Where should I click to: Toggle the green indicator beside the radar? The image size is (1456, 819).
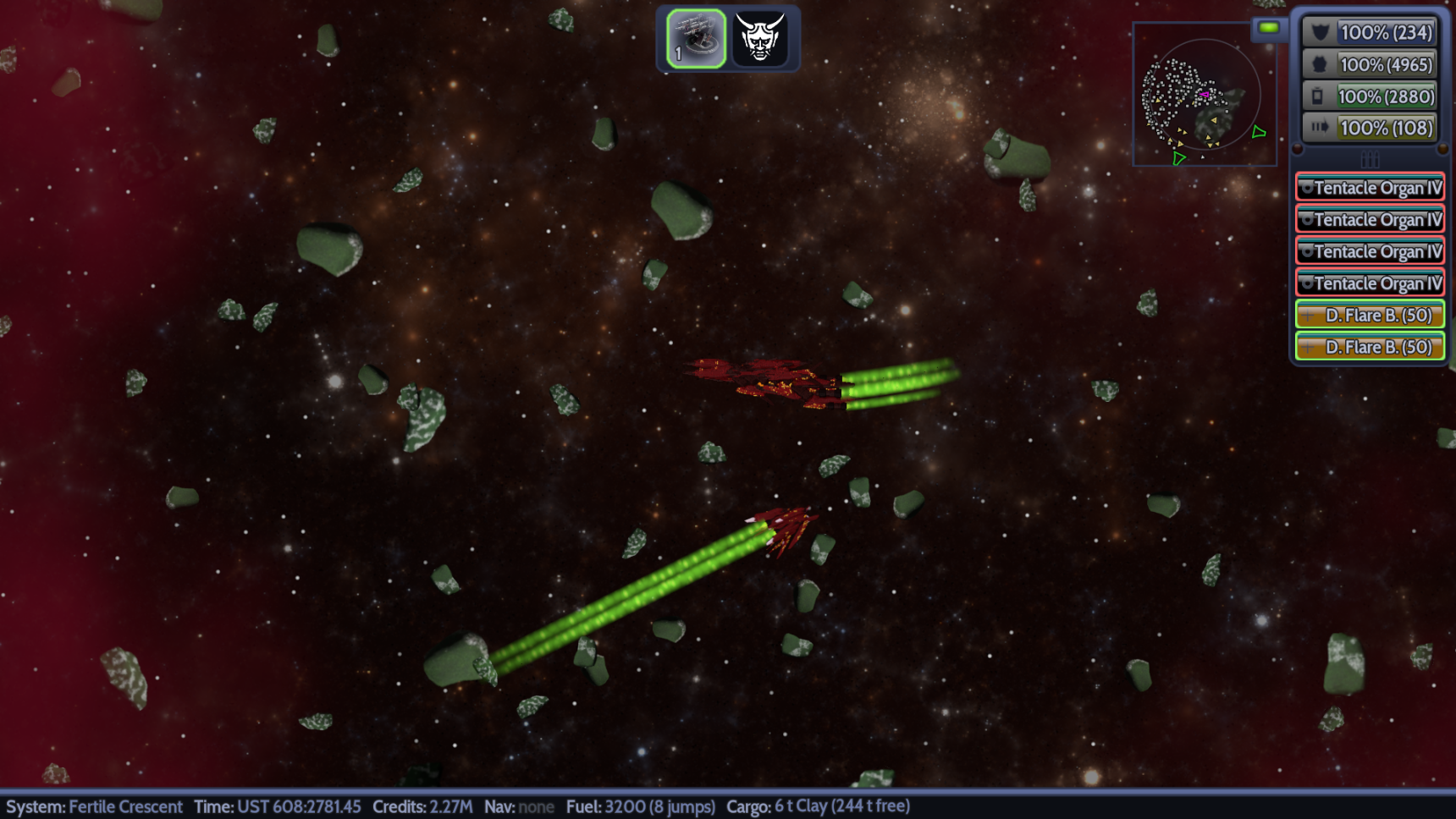coord(1268,28)
